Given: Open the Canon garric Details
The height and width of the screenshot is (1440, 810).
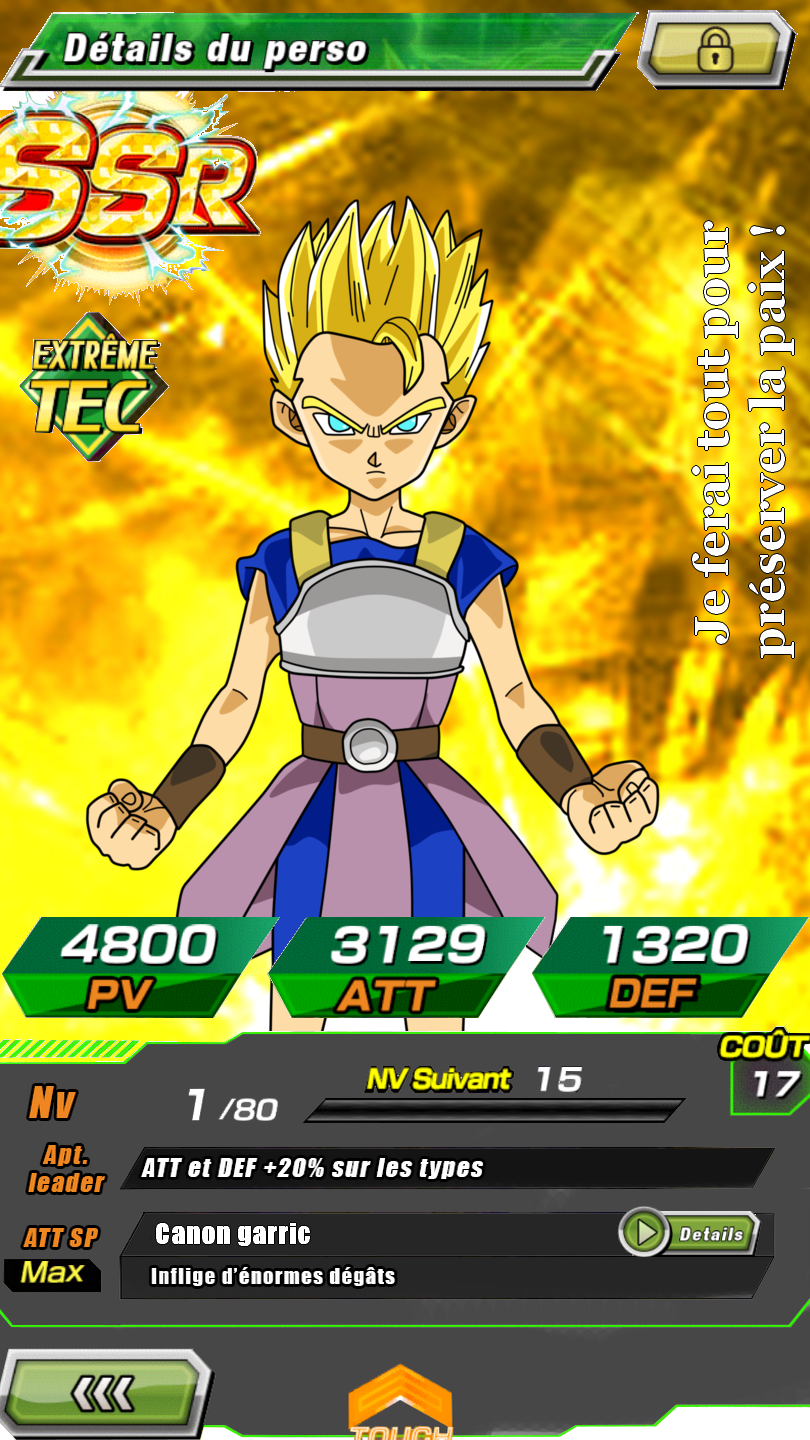Looking at the screenshot, I should (x=689, y=1234).
